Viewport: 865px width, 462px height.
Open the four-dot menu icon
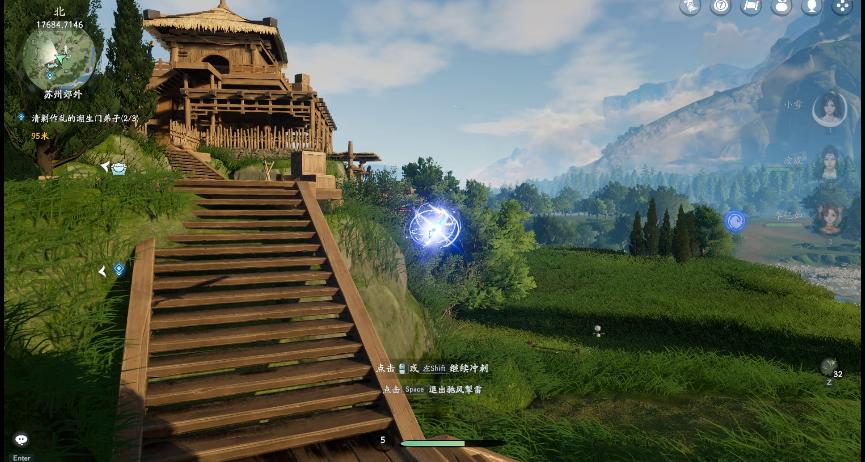click(x=841, y=7)
